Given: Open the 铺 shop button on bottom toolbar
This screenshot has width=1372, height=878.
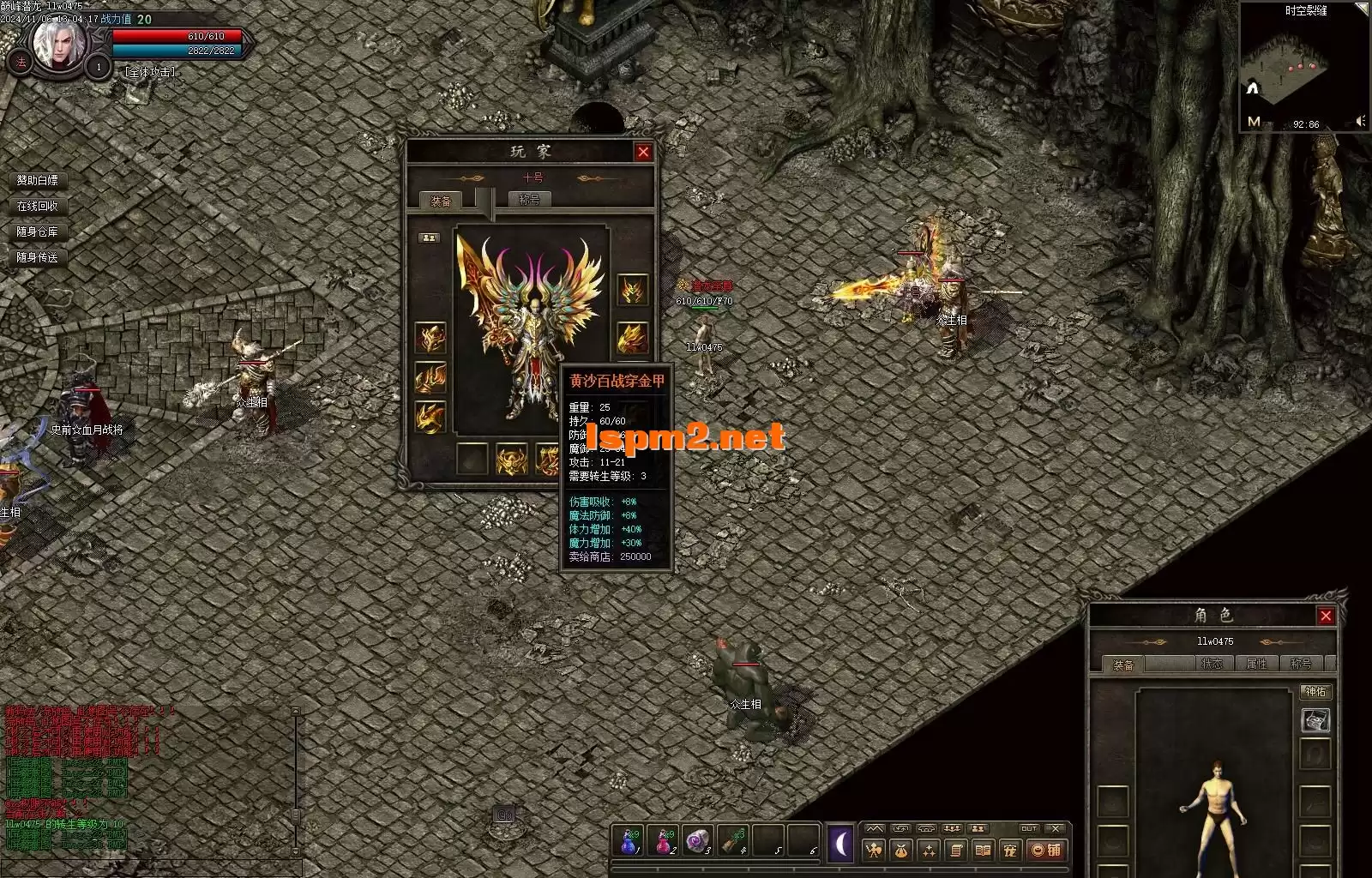Looking at the screenshot, I should tap(1046, 850).
